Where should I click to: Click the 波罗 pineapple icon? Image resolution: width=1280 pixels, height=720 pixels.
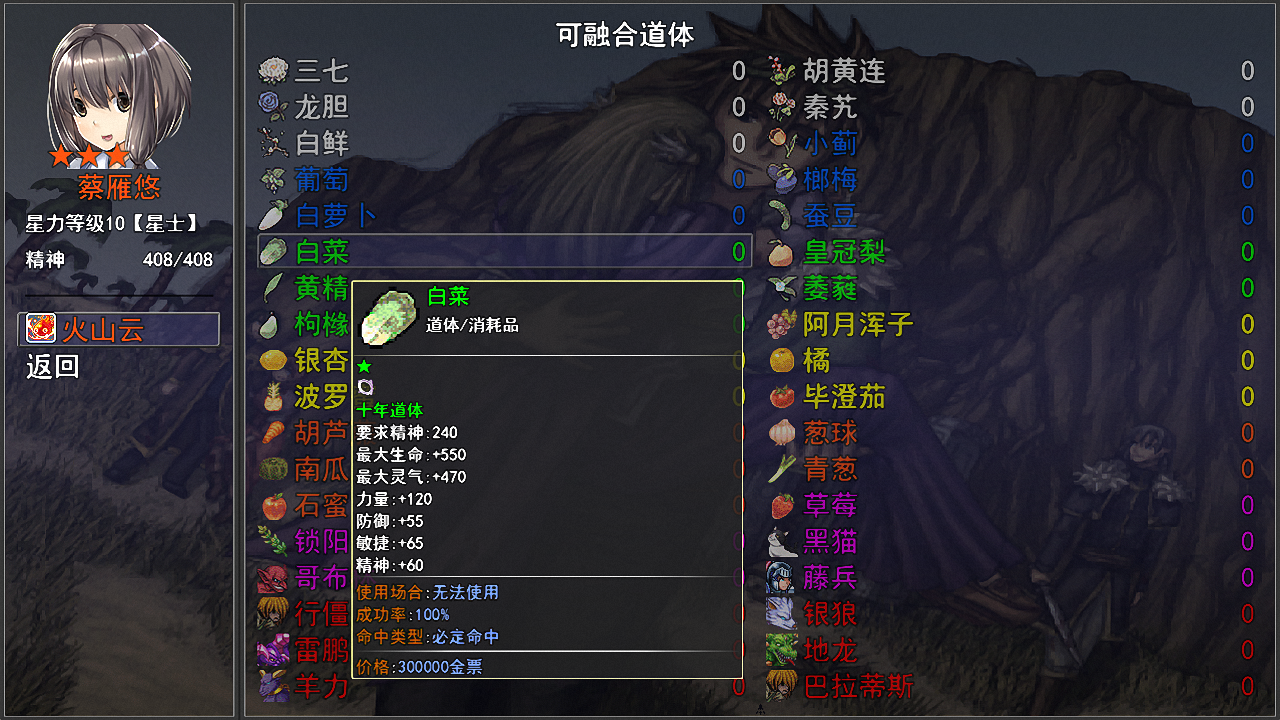pos(272,396)
